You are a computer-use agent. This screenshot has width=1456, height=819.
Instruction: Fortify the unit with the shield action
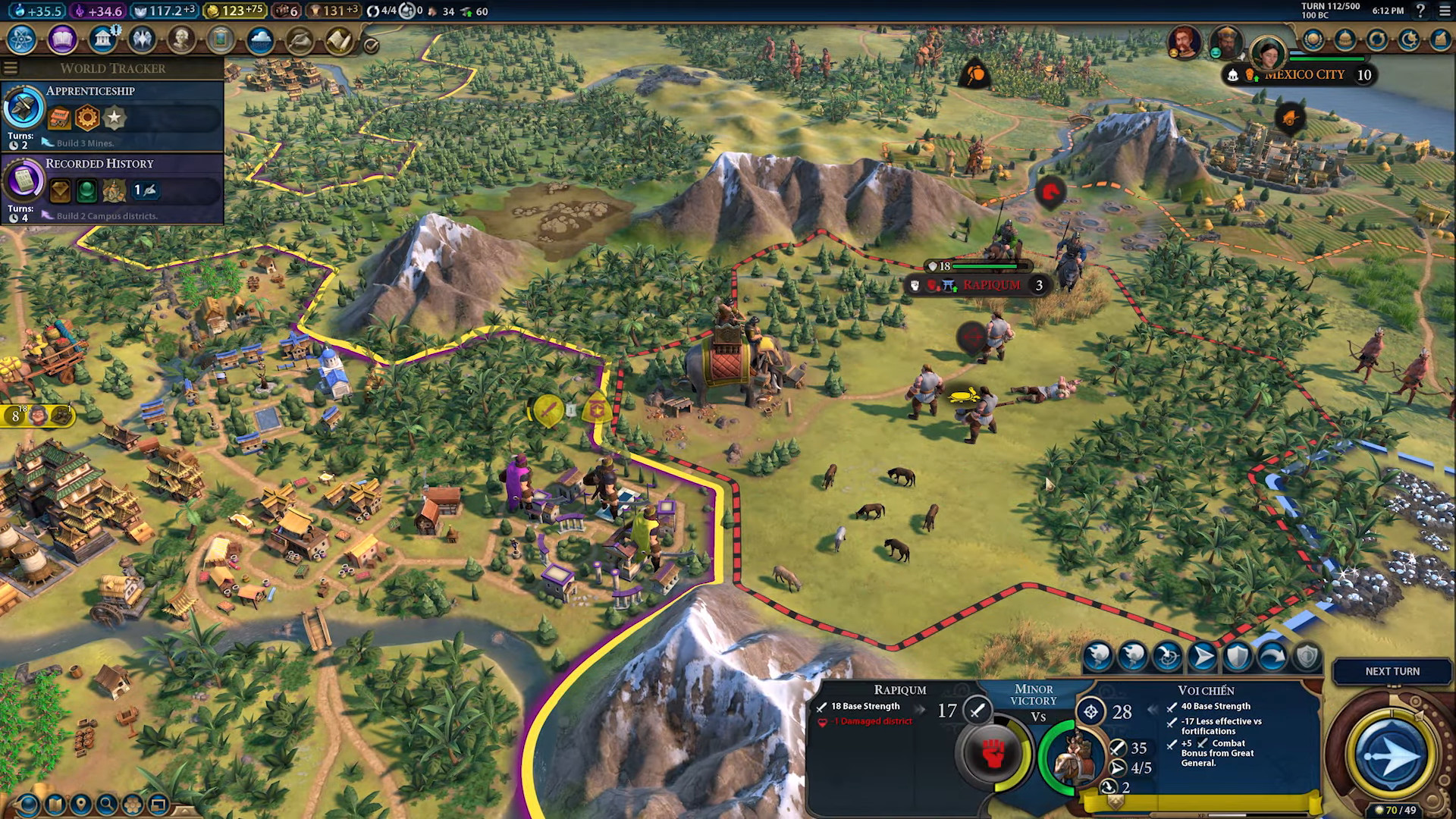[1237, 657]
